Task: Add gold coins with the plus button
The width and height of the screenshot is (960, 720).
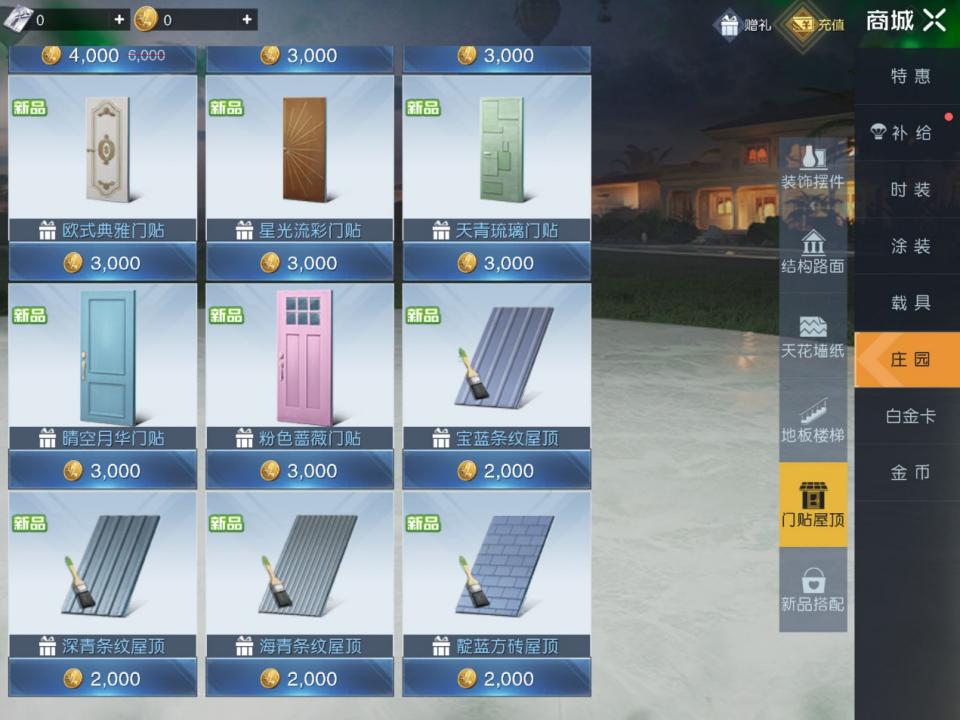Action: (x=247, y=19)
